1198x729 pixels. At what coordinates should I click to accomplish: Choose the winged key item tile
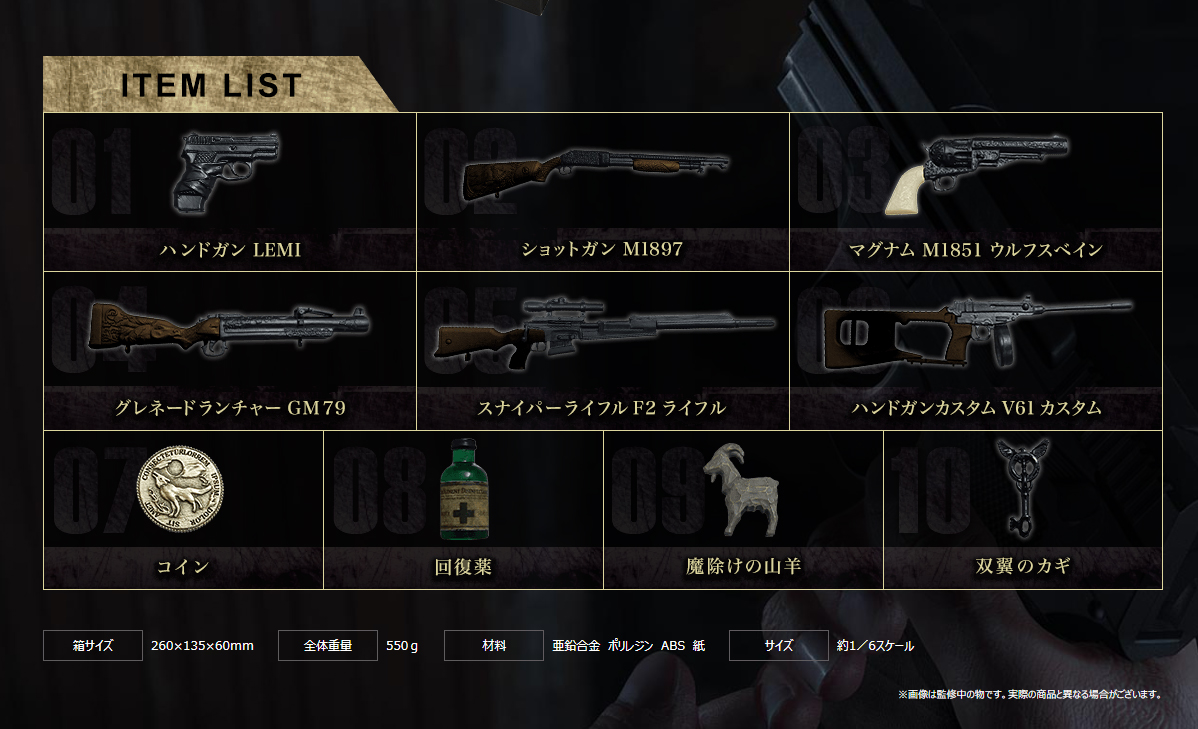coord(1023,509)
